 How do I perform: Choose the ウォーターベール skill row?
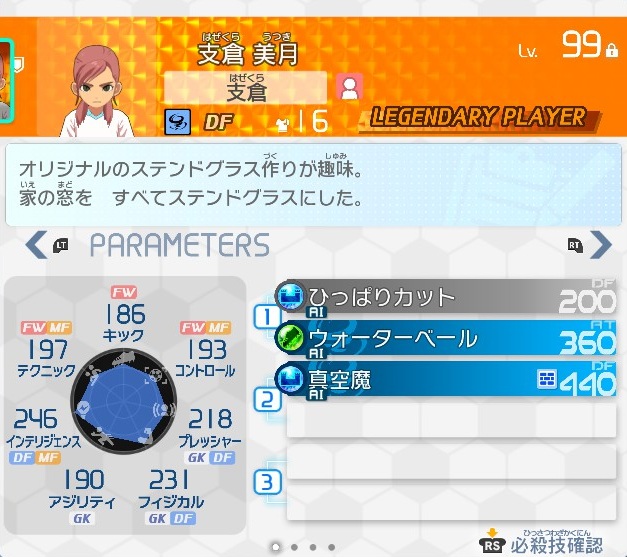click(445, 339)
